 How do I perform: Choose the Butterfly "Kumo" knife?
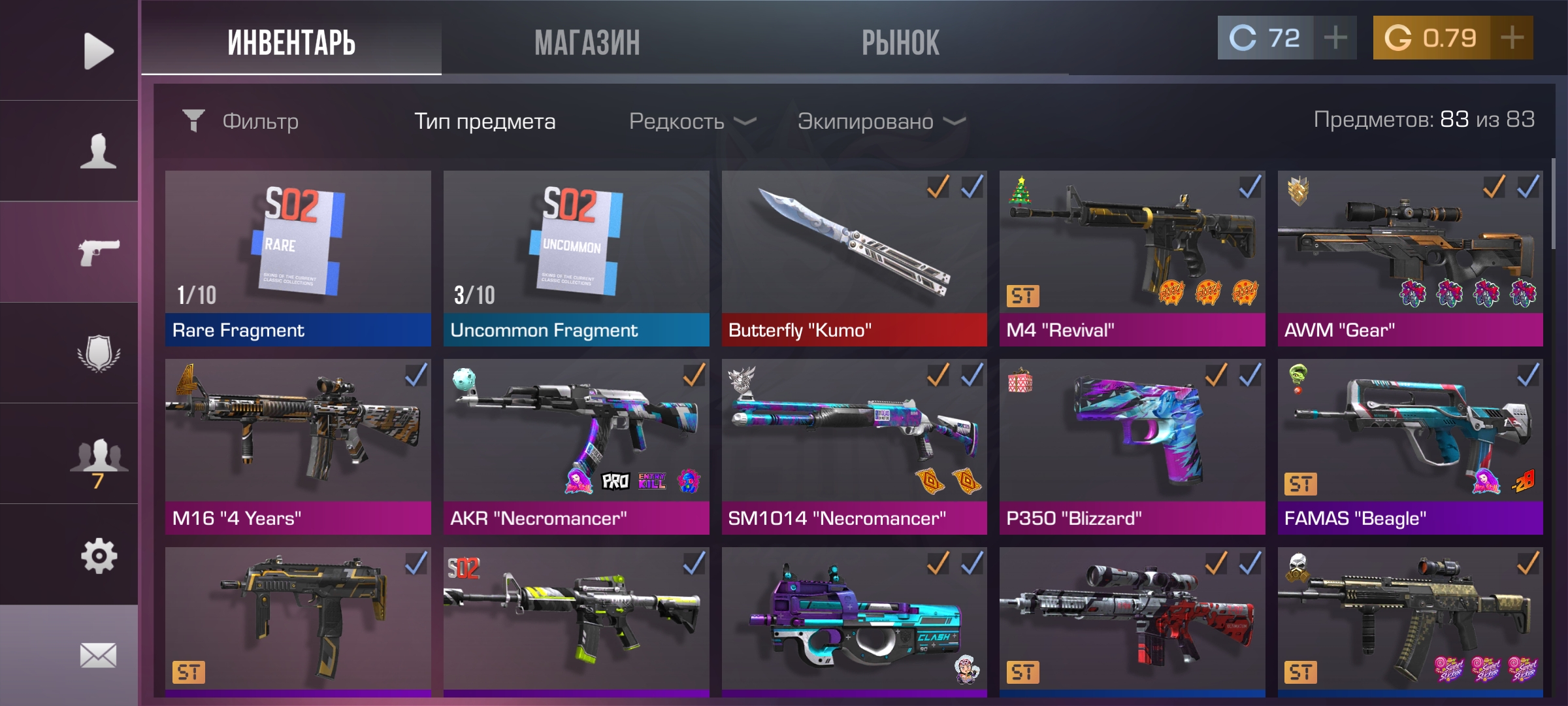854,258
